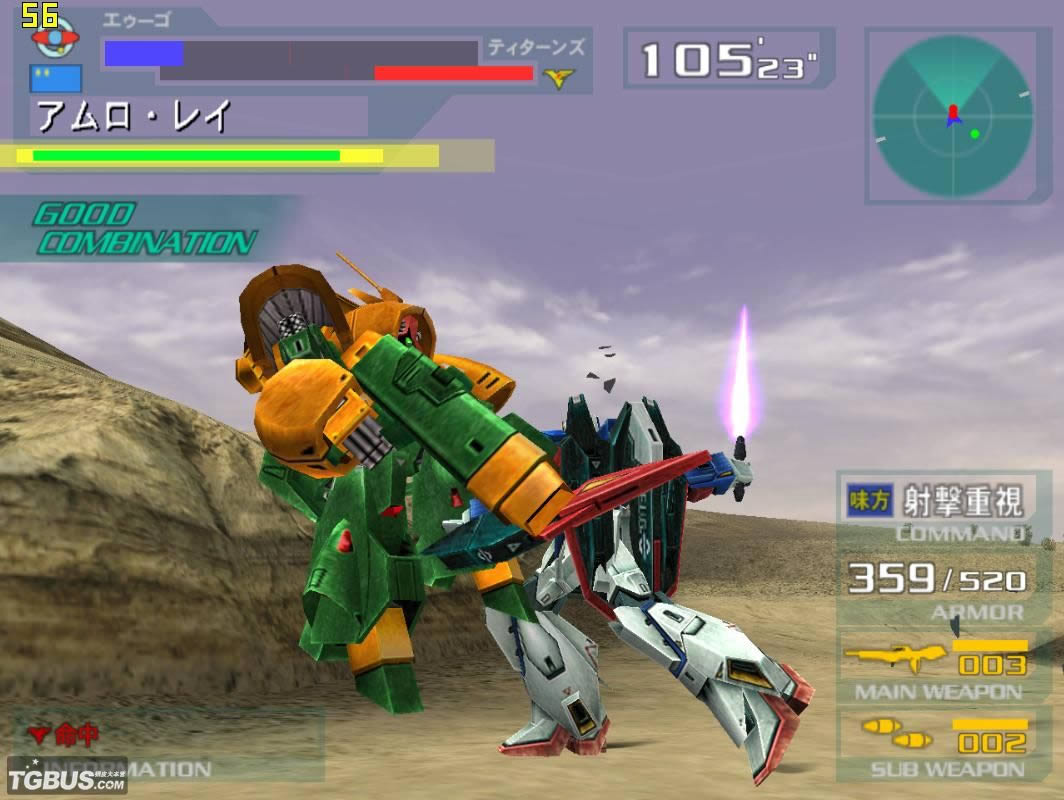
Task: Click the pilot name Amuro Ray label
Action: [134, 116]
